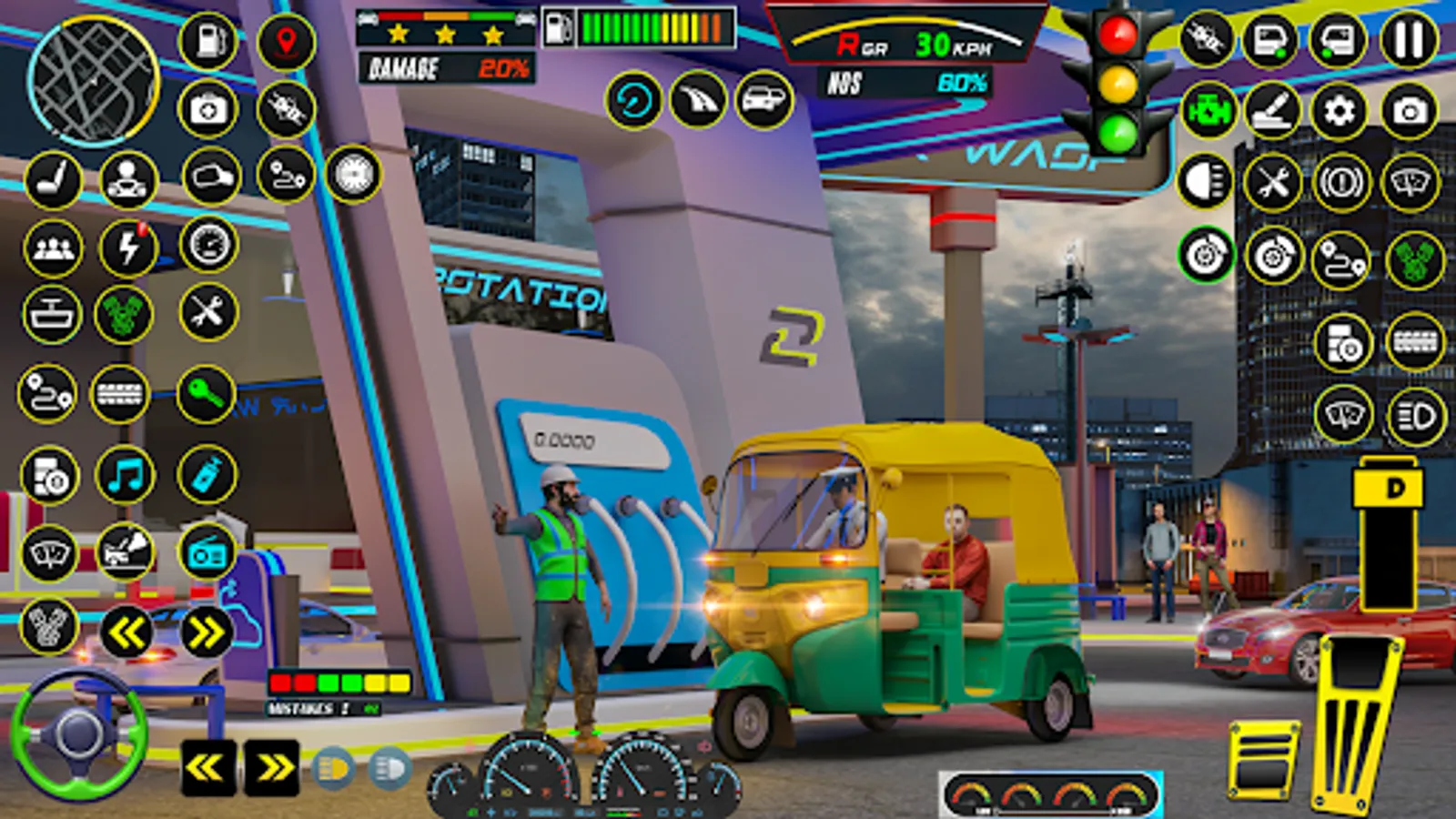
Task: Use the spray bottle icon
Action: [x=207, y=475]
